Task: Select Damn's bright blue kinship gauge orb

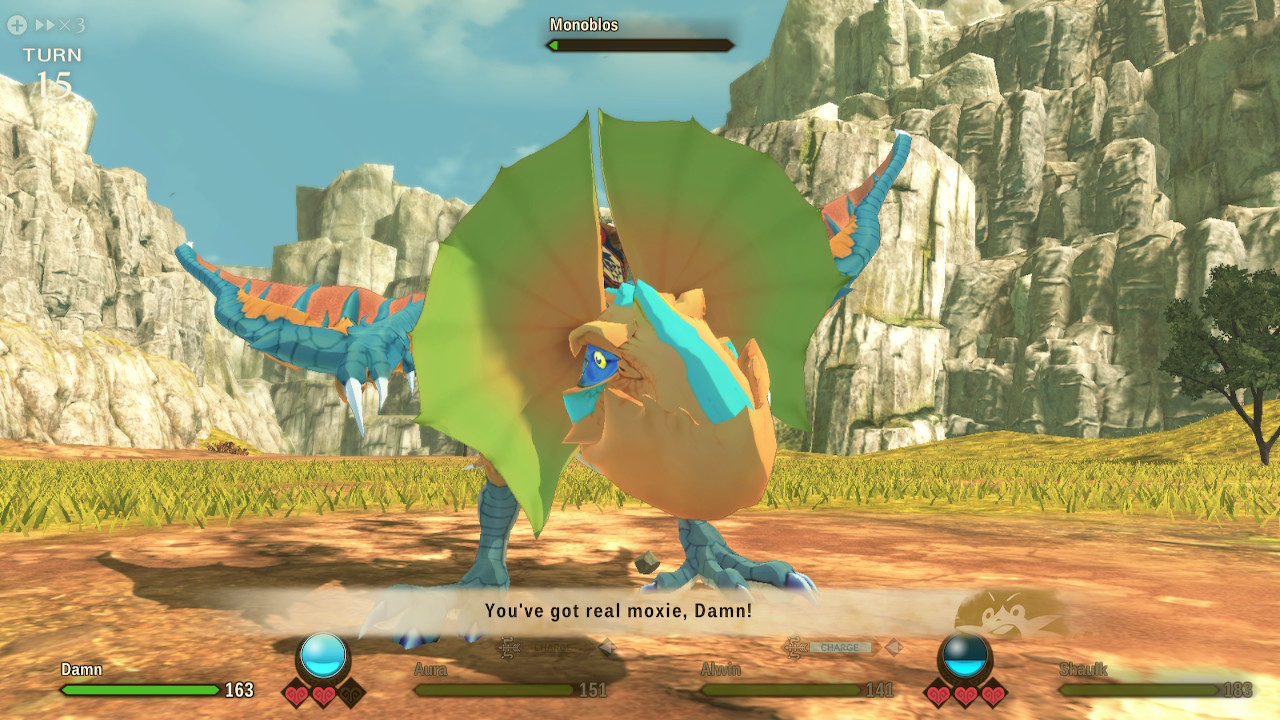Action: click(x=324, y=656)
